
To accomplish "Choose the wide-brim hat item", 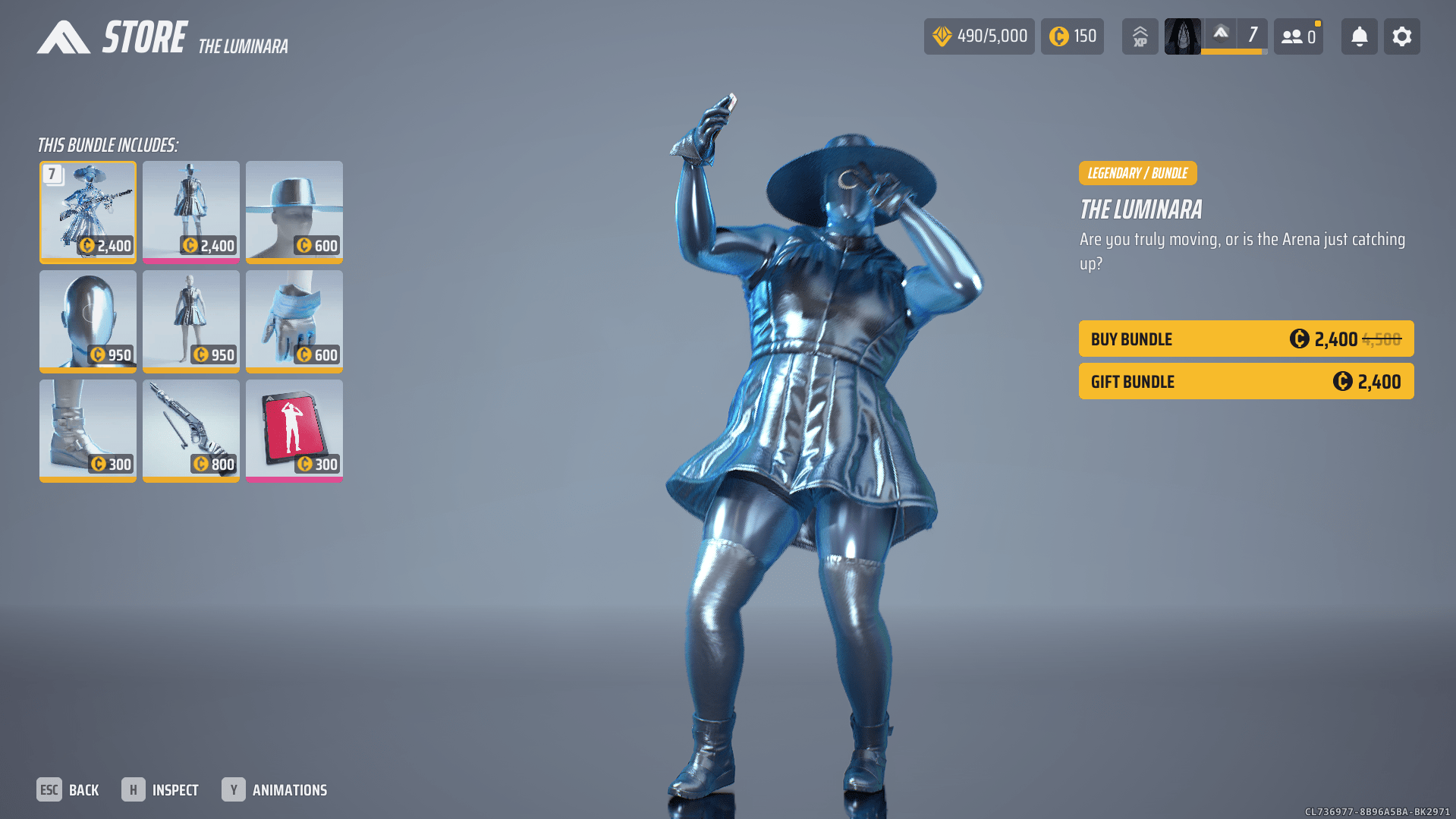I will tap(294, 211).
